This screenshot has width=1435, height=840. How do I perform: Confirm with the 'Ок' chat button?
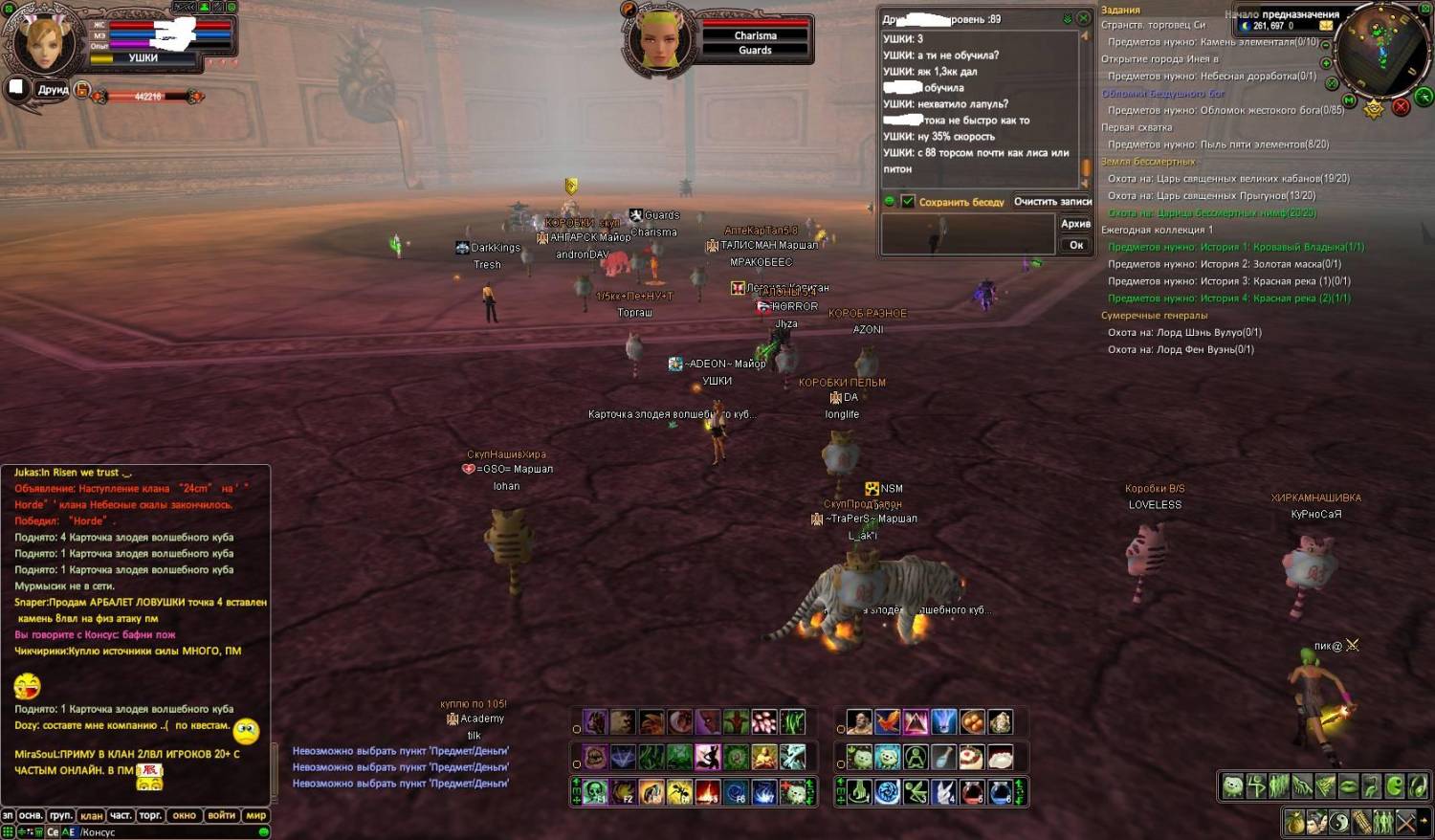click(x=1075, y=245)
